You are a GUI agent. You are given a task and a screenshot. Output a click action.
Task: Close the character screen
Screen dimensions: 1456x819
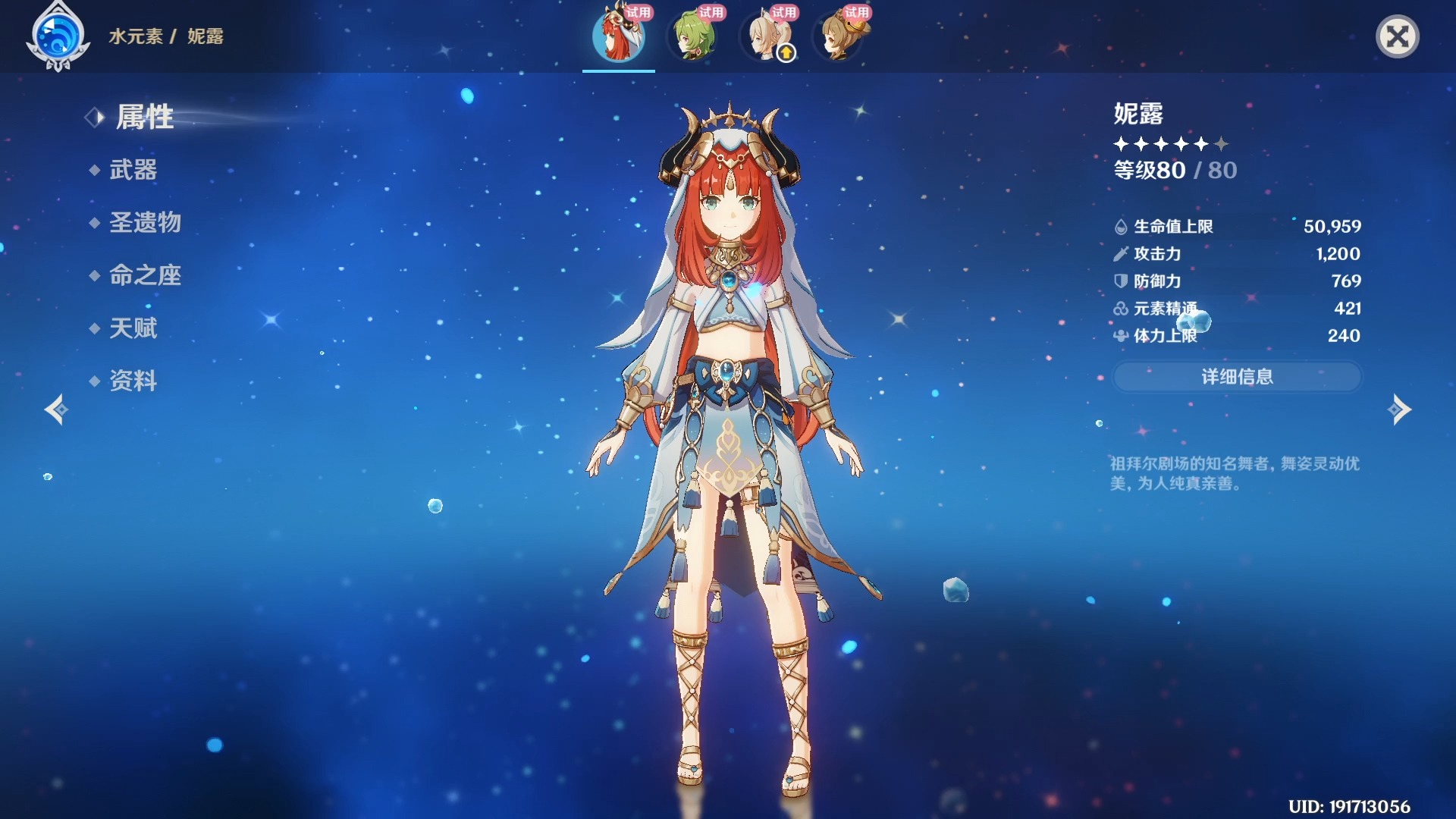(x=1397, y=36)
